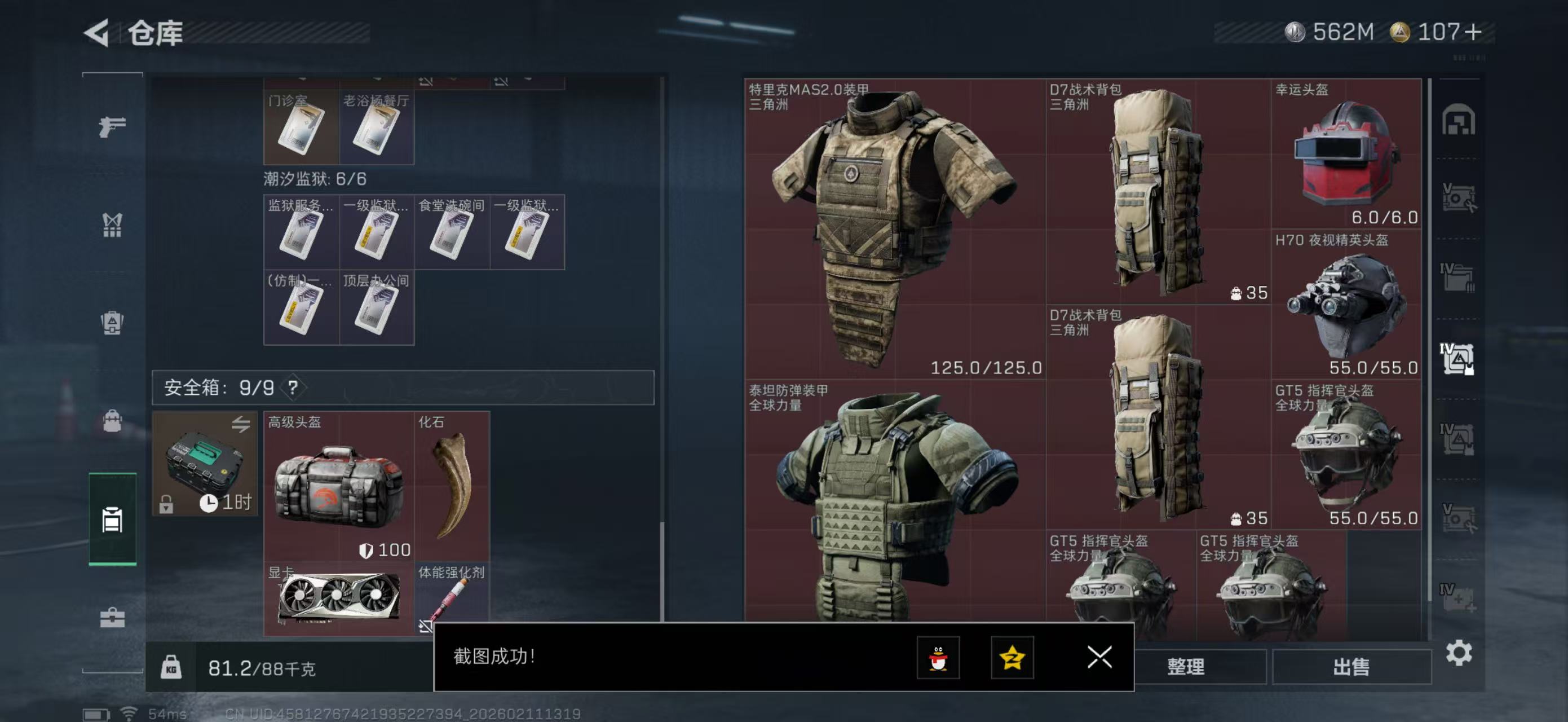Choose the 顶层办公间 keycard

(376, 307)
